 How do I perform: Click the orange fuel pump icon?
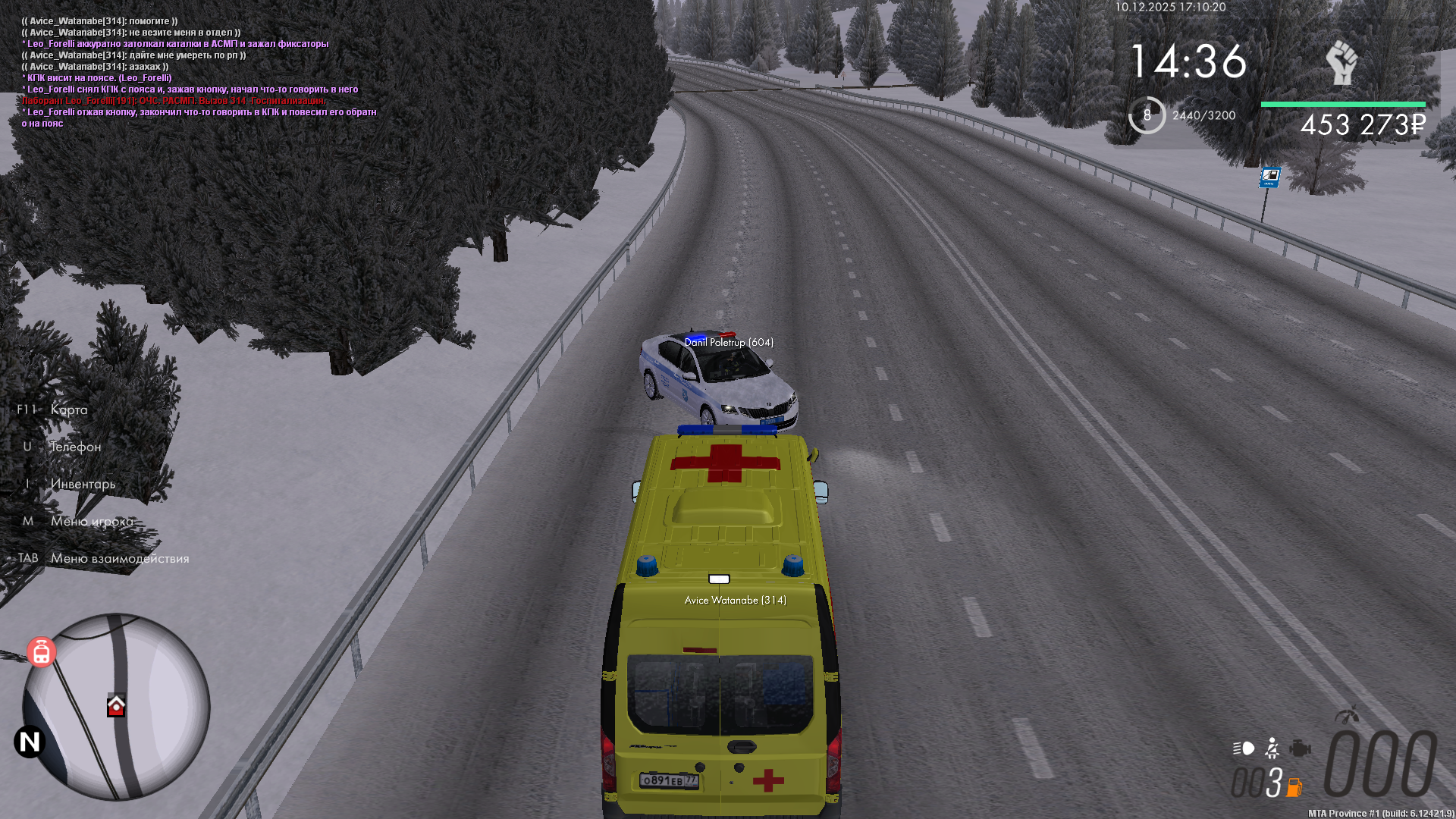point(1294,787)
